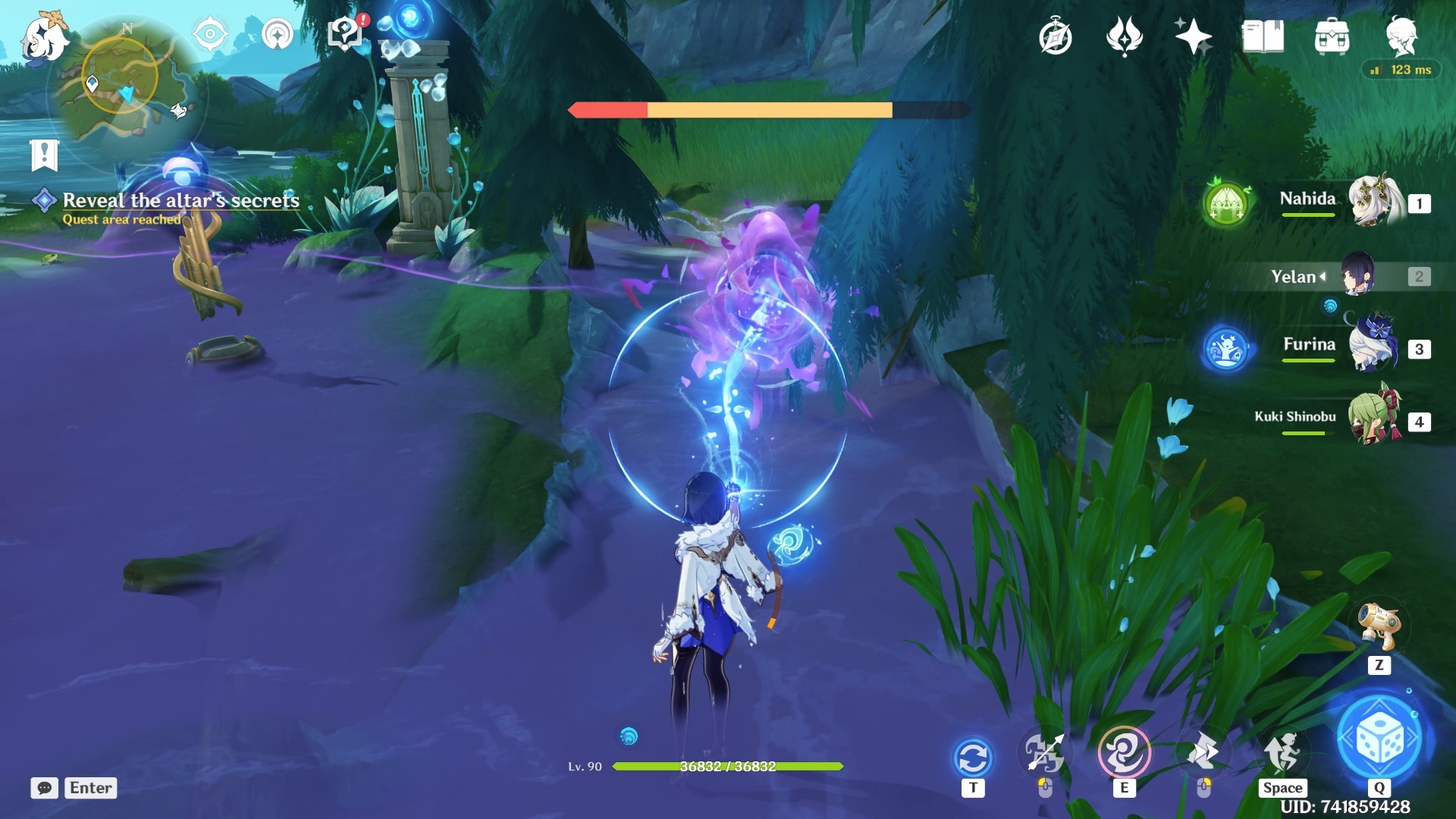Open the wish star icon
The height and width of the screenshot is (819, 1456).
[x=1192, y=36]
